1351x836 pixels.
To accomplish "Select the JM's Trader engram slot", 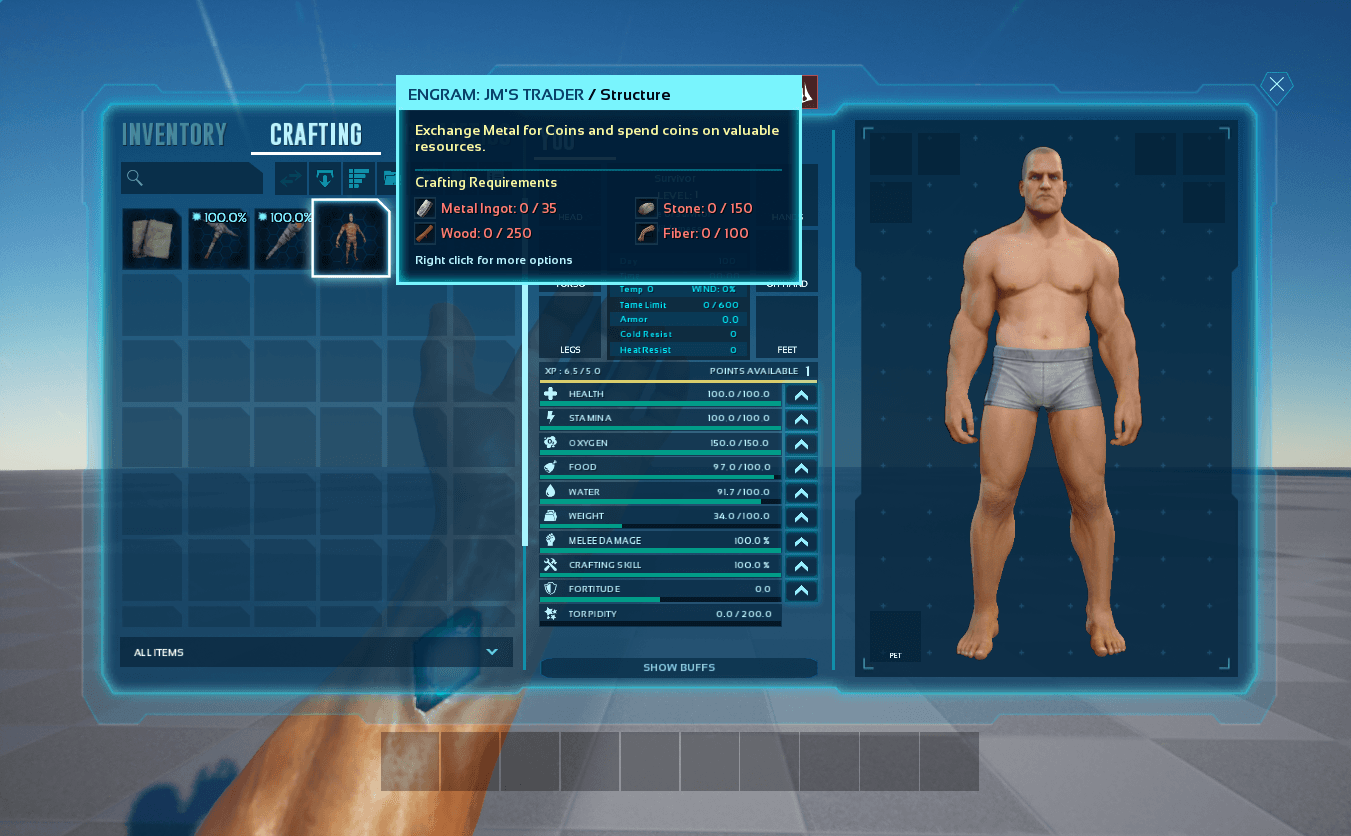I will pyautogui.click(x=350, y=239).
